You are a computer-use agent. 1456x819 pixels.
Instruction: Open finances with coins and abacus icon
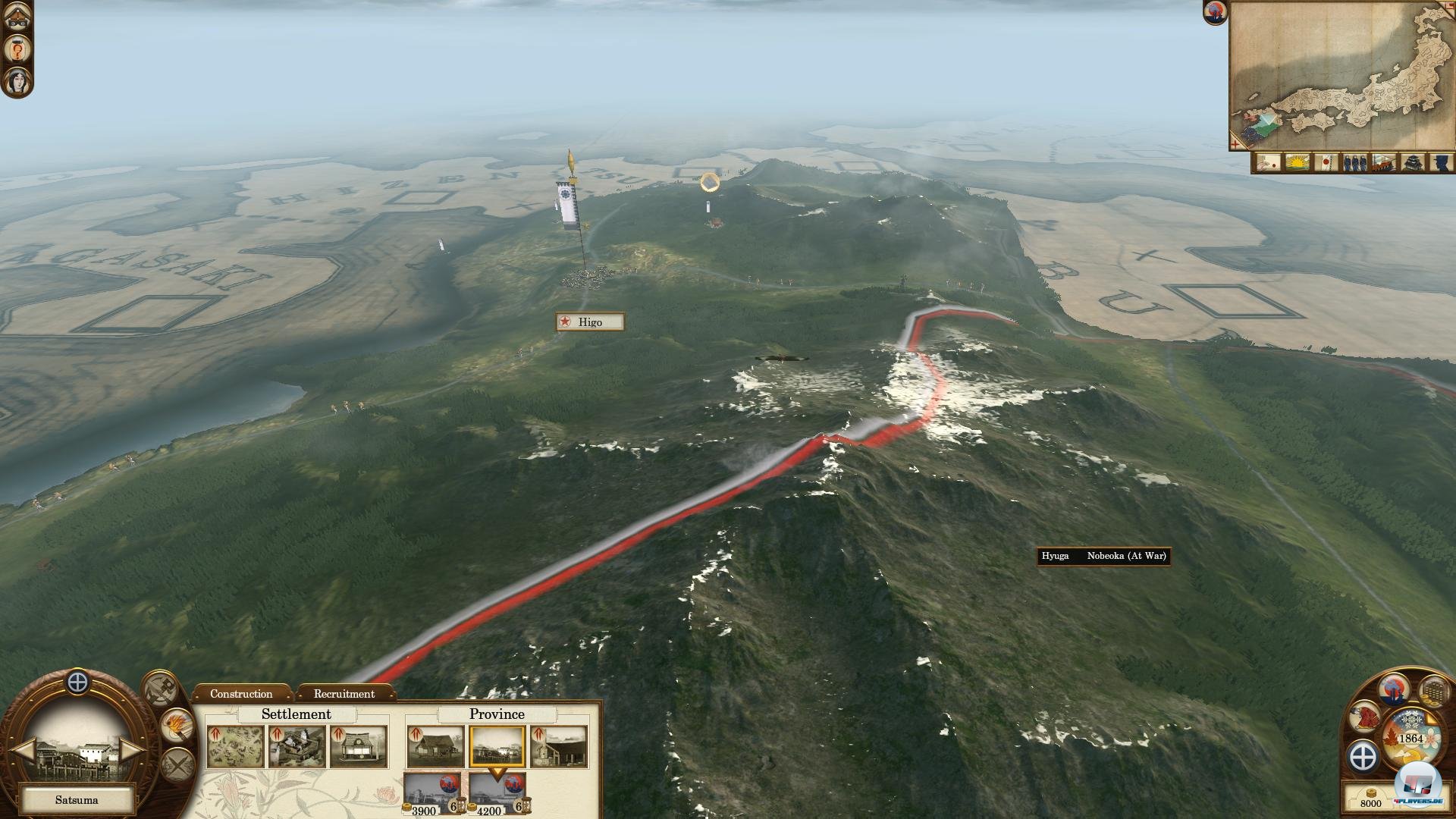click(1433, 691)
